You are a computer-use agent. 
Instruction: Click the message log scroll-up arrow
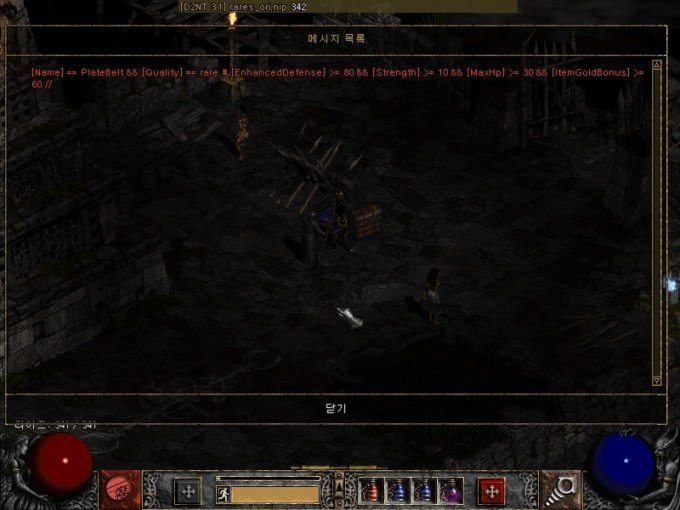(656, 72)
